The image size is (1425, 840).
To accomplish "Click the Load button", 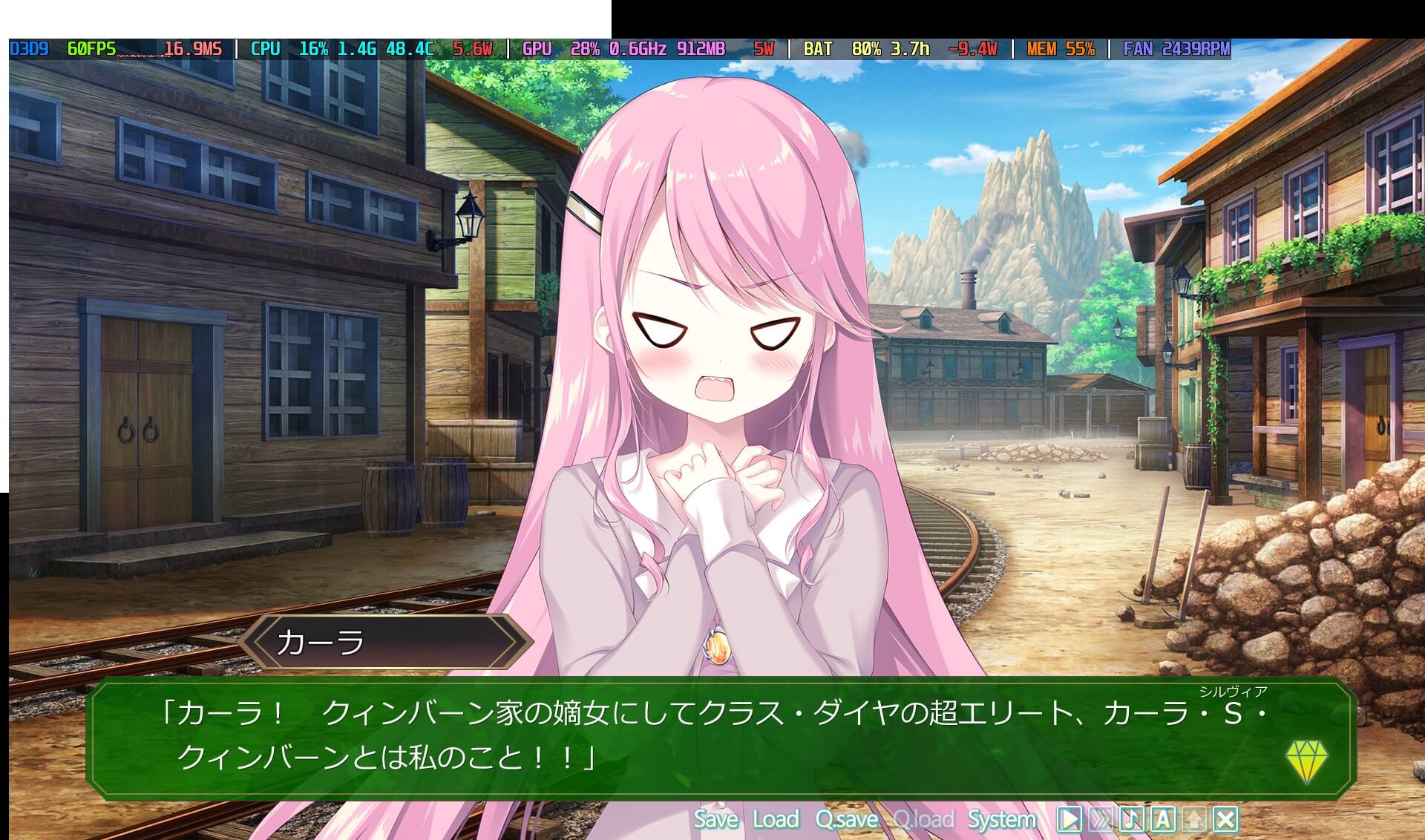I will 776,819.
